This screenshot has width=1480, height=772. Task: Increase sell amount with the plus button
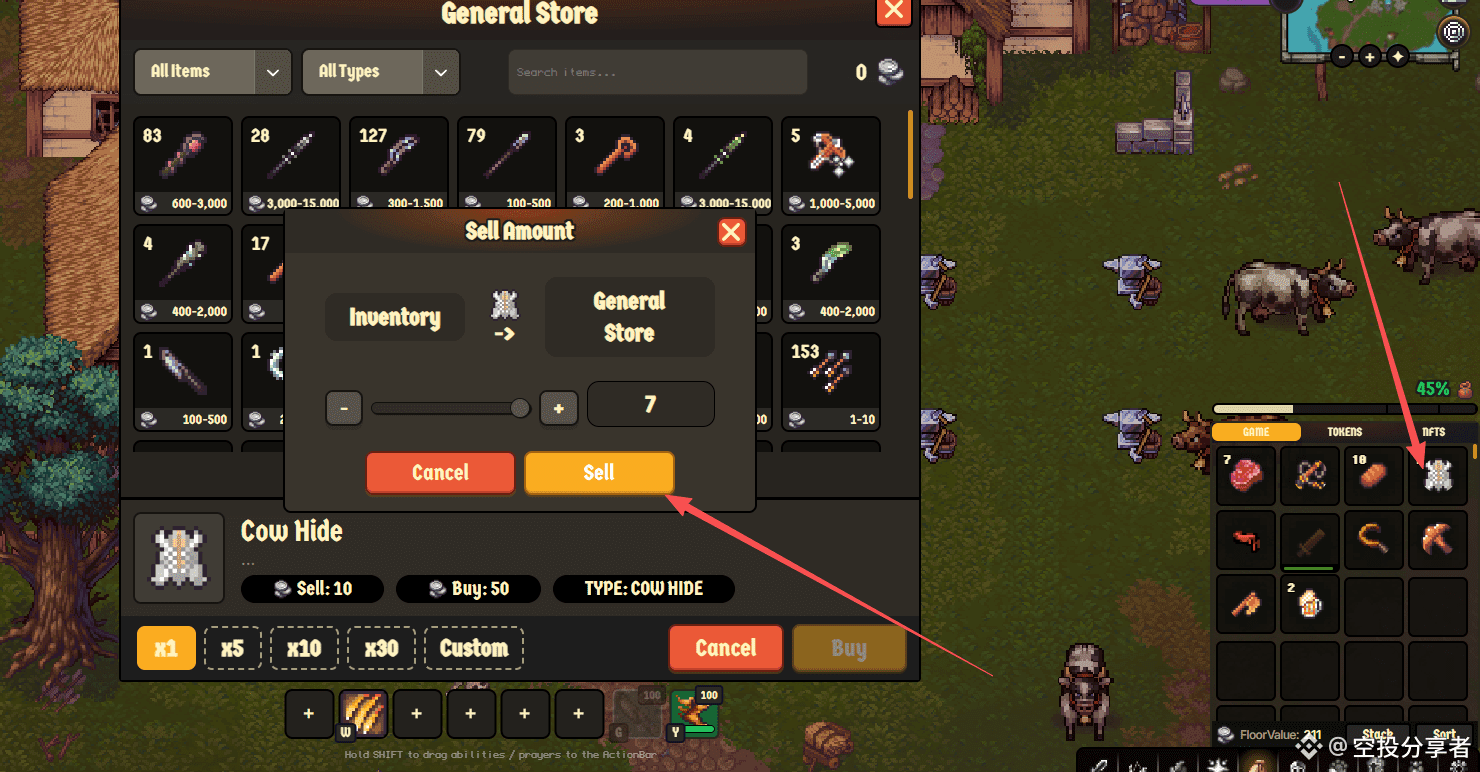(x=559, y=408)
